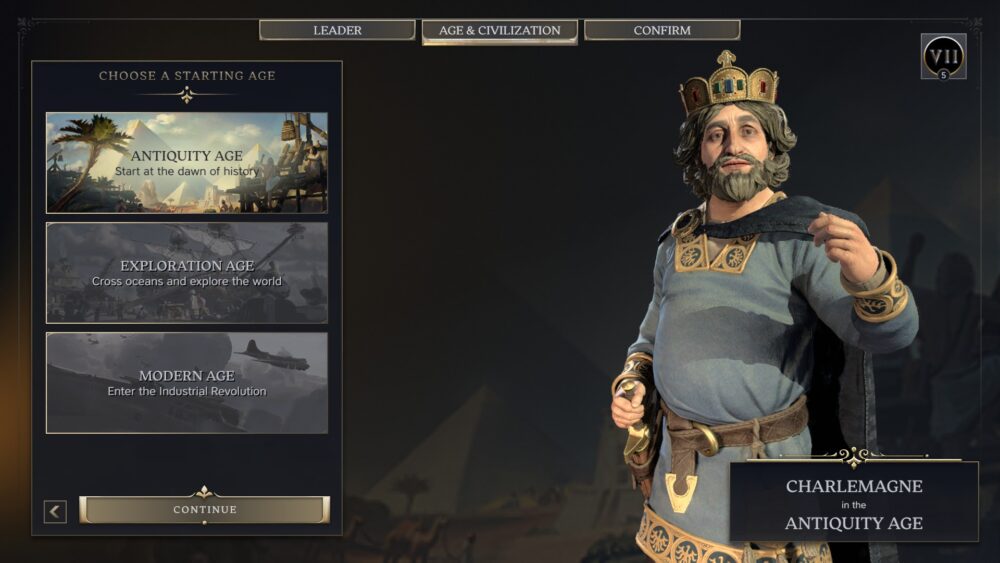
Task: Open the Age & Civilization tab
Action: pyautogui.click(x=499, y=30)
